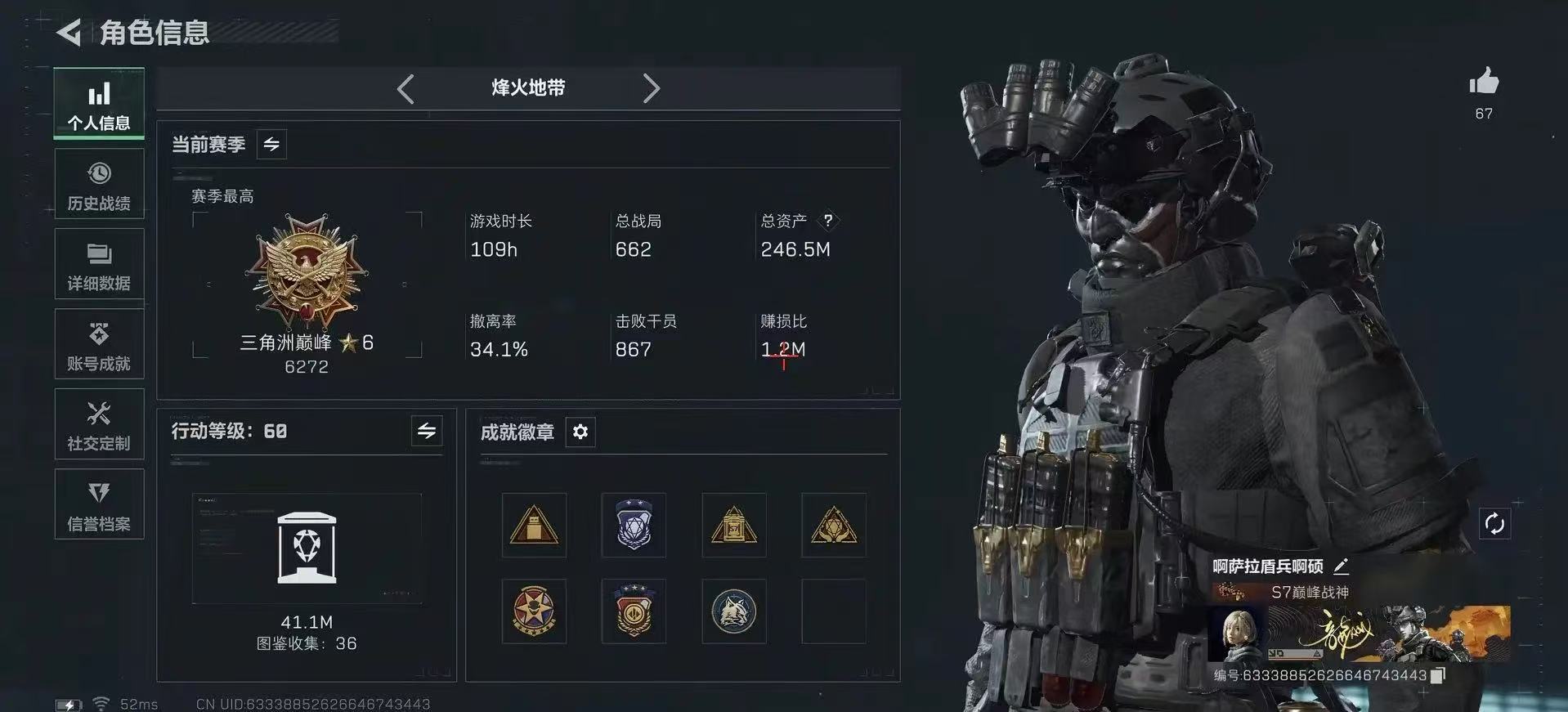Click the 总资产 question mark tooltip
This screenshot has width=1568, height=712.
coord(829,220)
